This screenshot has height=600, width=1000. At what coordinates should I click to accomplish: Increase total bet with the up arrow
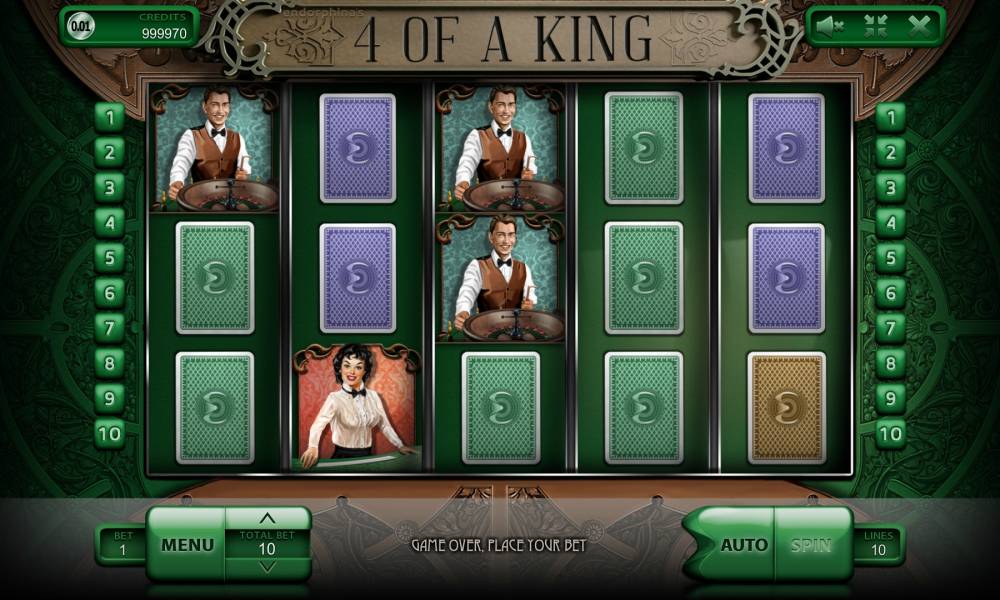(267, 519)
